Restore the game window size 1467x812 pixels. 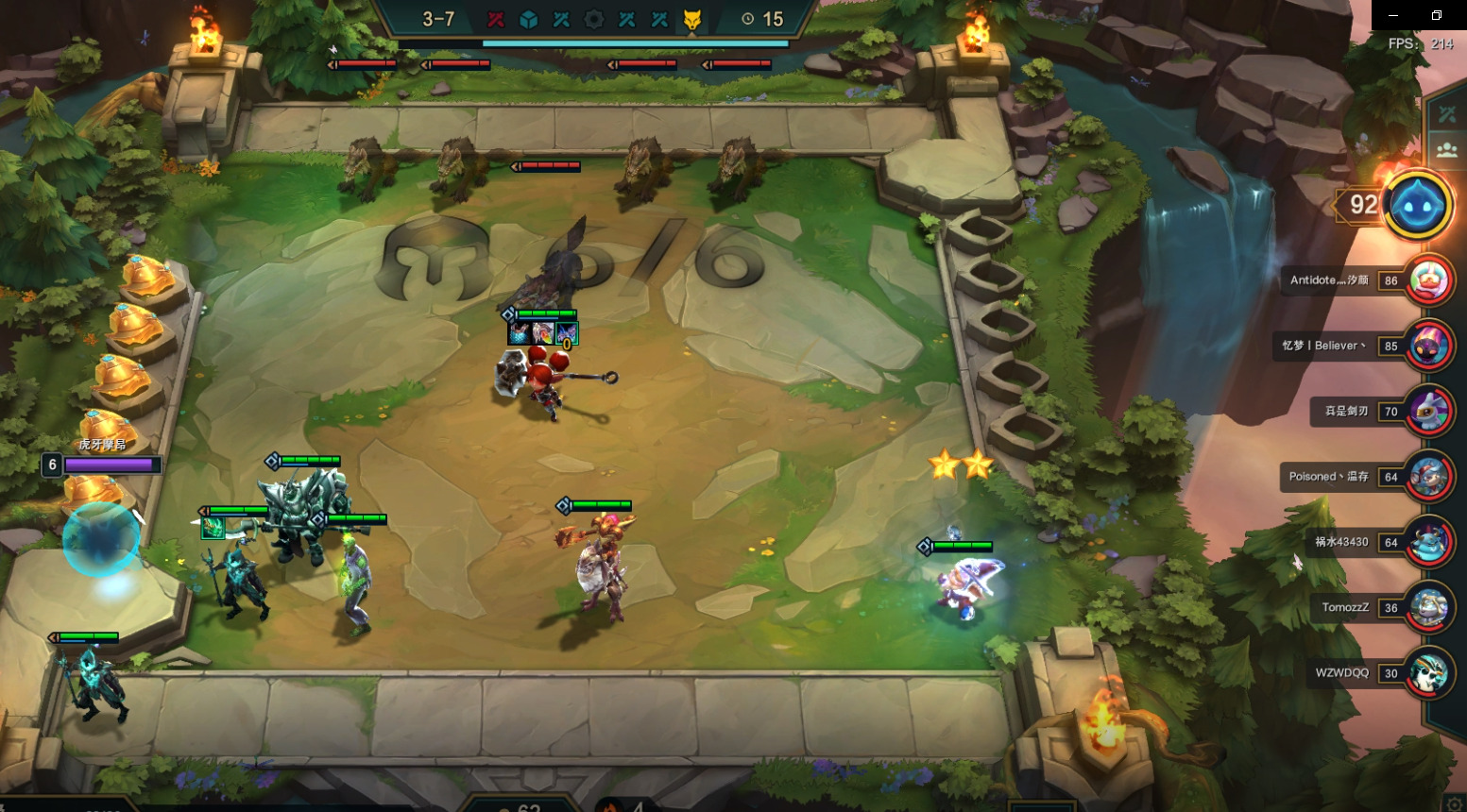pyautogui.click(x=1437, y=15)
